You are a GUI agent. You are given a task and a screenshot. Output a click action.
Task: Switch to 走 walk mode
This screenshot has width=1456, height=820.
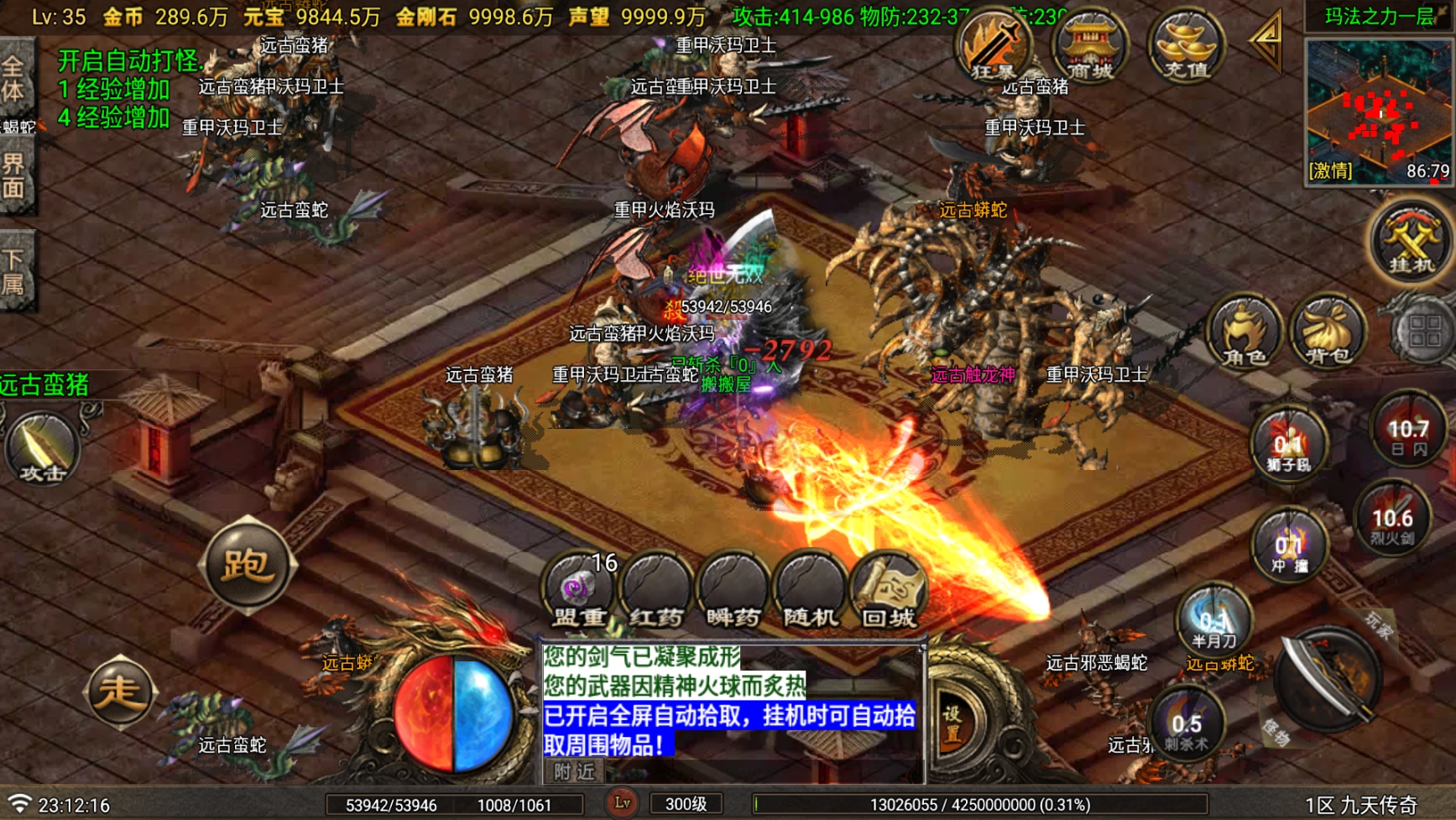click(119, 692)
